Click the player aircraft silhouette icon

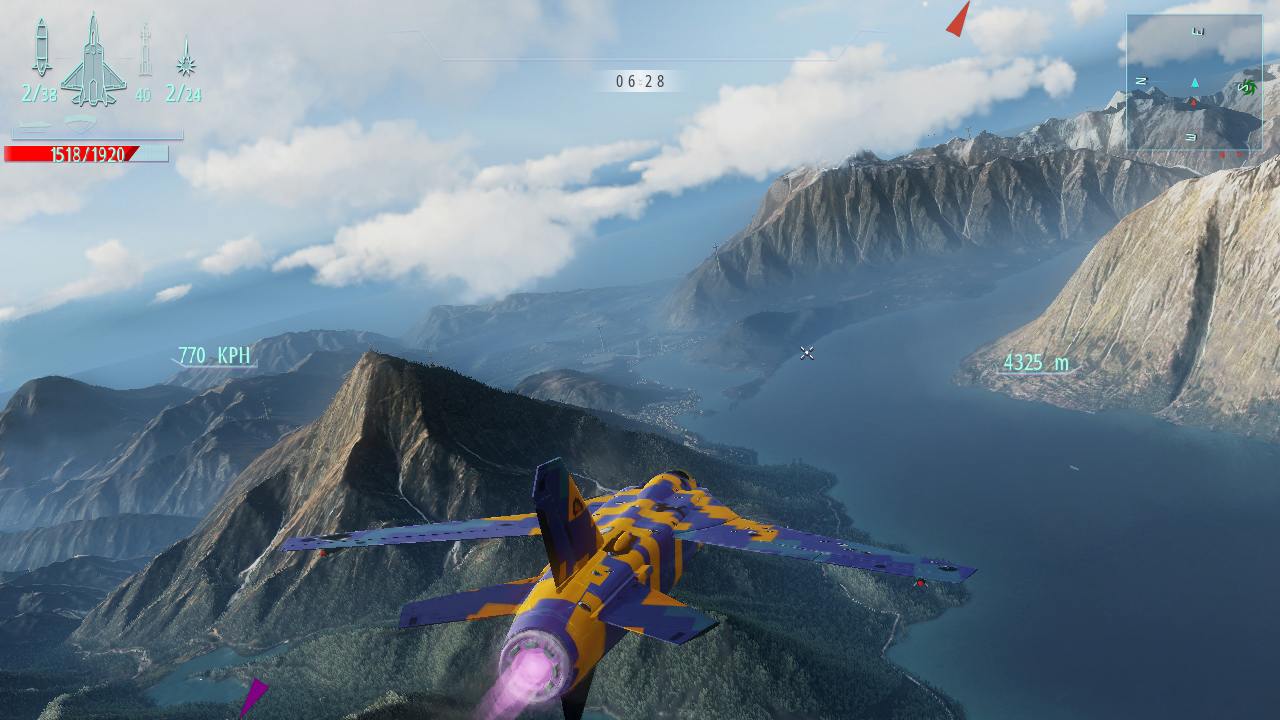(93, 62)
